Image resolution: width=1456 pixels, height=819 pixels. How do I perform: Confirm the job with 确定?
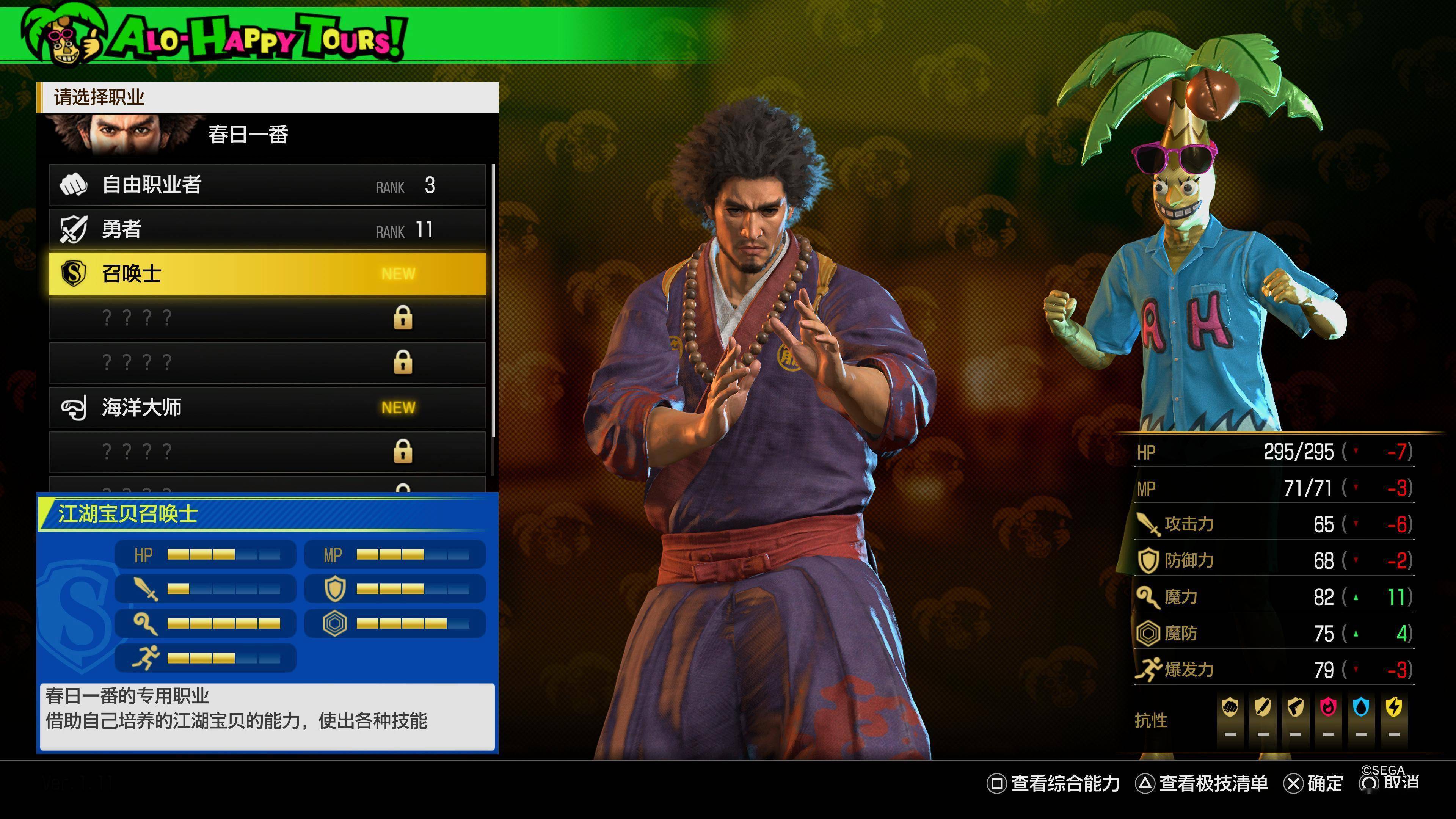1314,783
